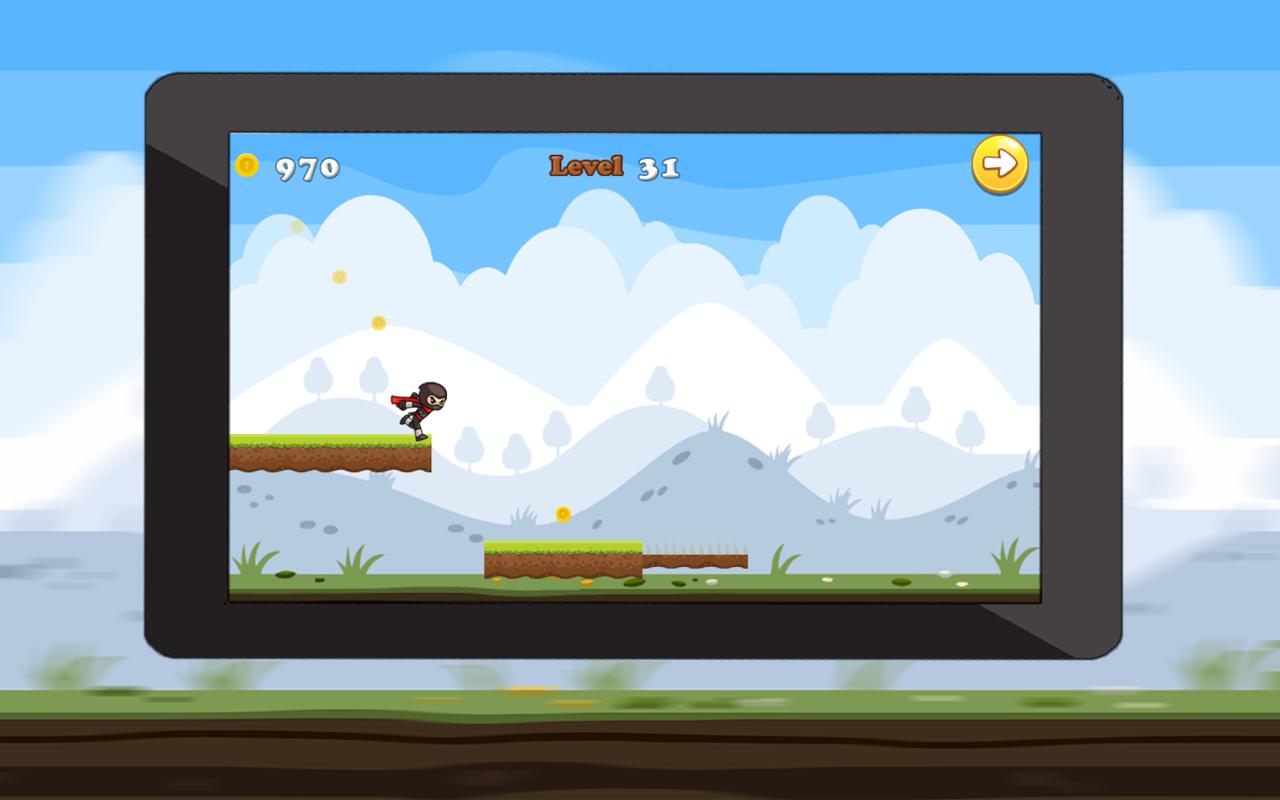
Task: Select the coin hovering over the lower platform
Action: pyautogui.click(x=562, y=514)
